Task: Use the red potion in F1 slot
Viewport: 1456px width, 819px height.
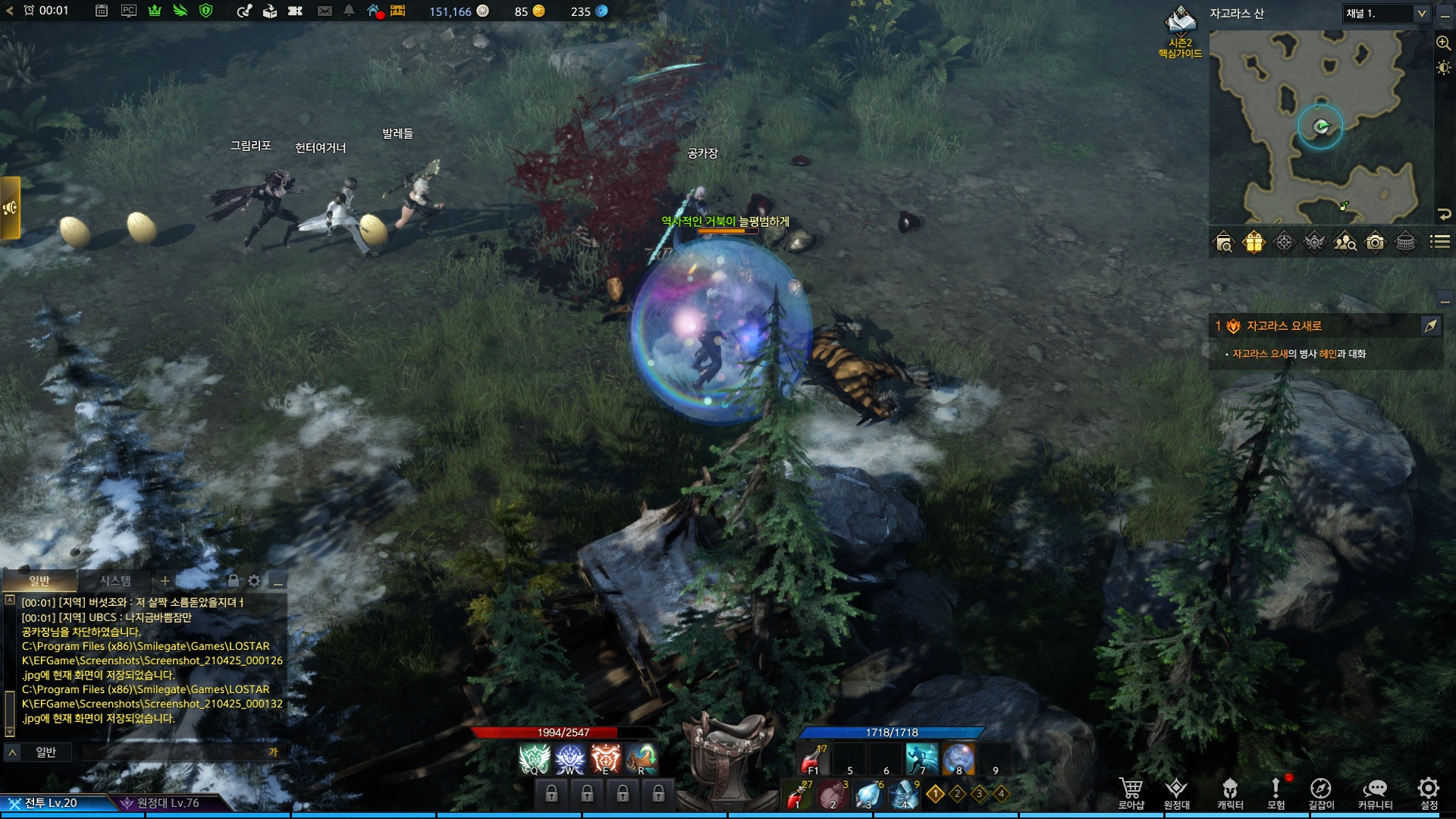Action: pos(814,759)
